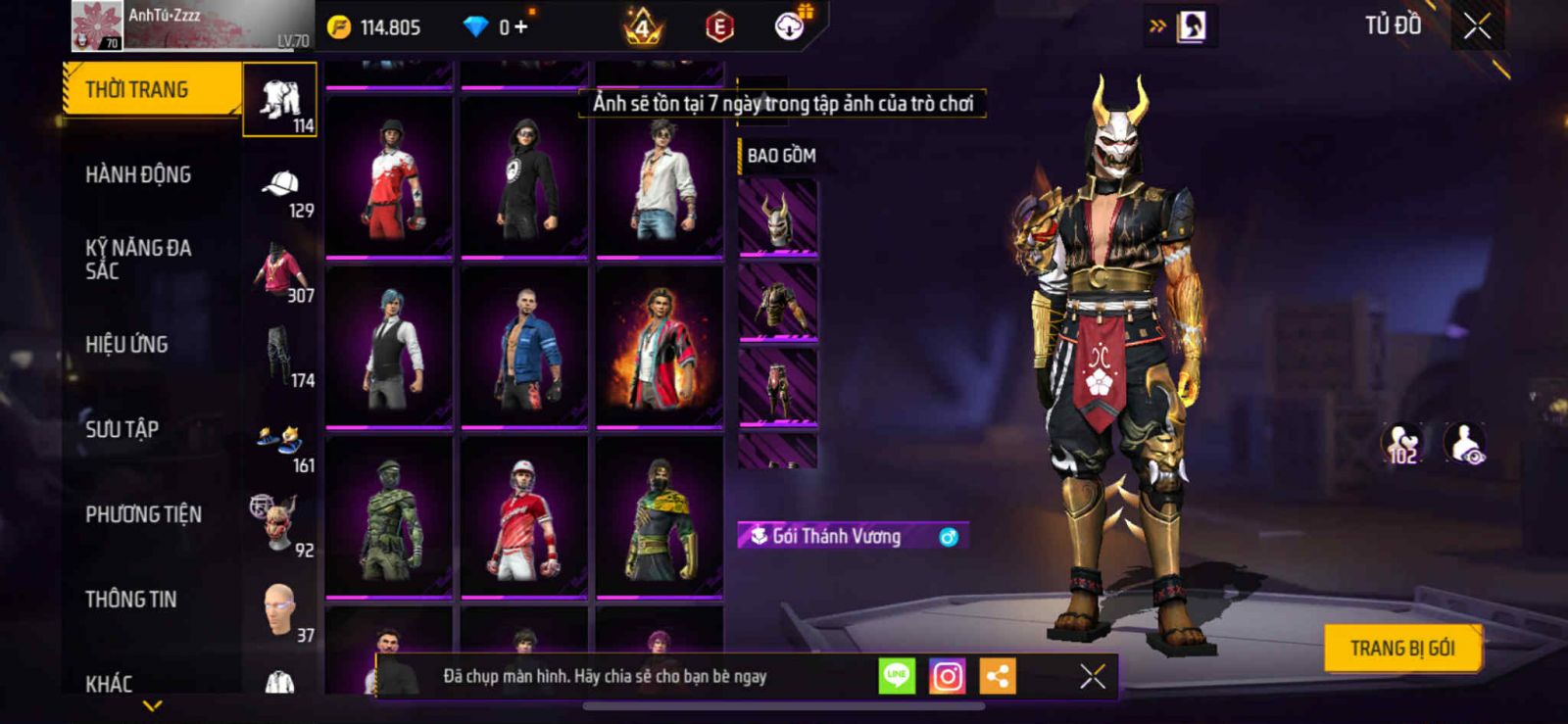View the oni mask bundle item
The image size is (1568, 724).
(x=778, y=217)
